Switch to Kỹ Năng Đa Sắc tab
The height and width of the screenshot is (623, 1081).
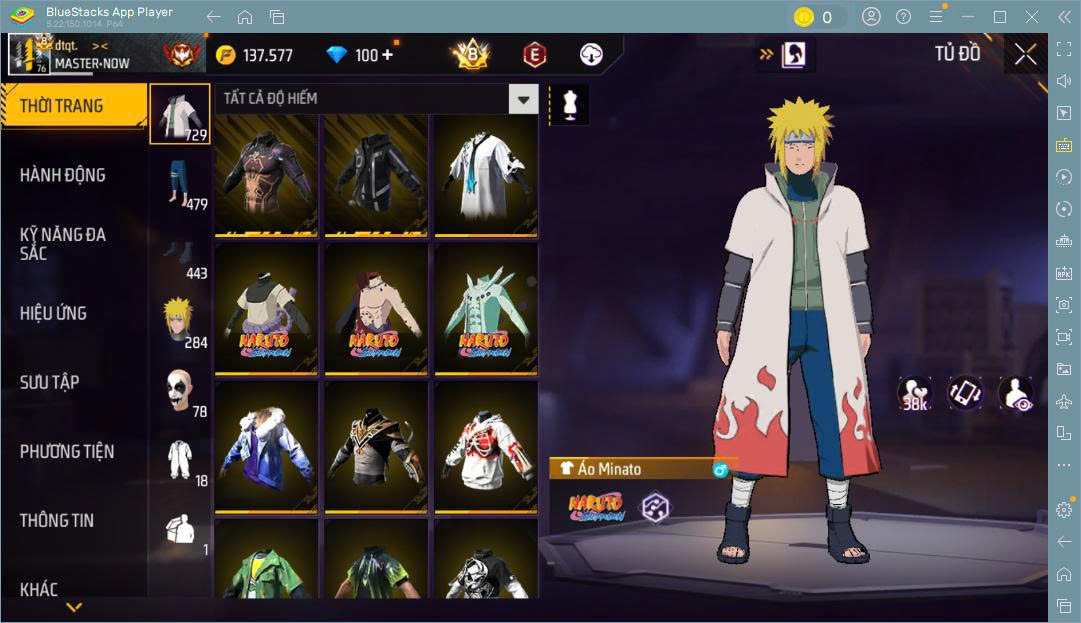pyautogui.click(x=63, y=244)
